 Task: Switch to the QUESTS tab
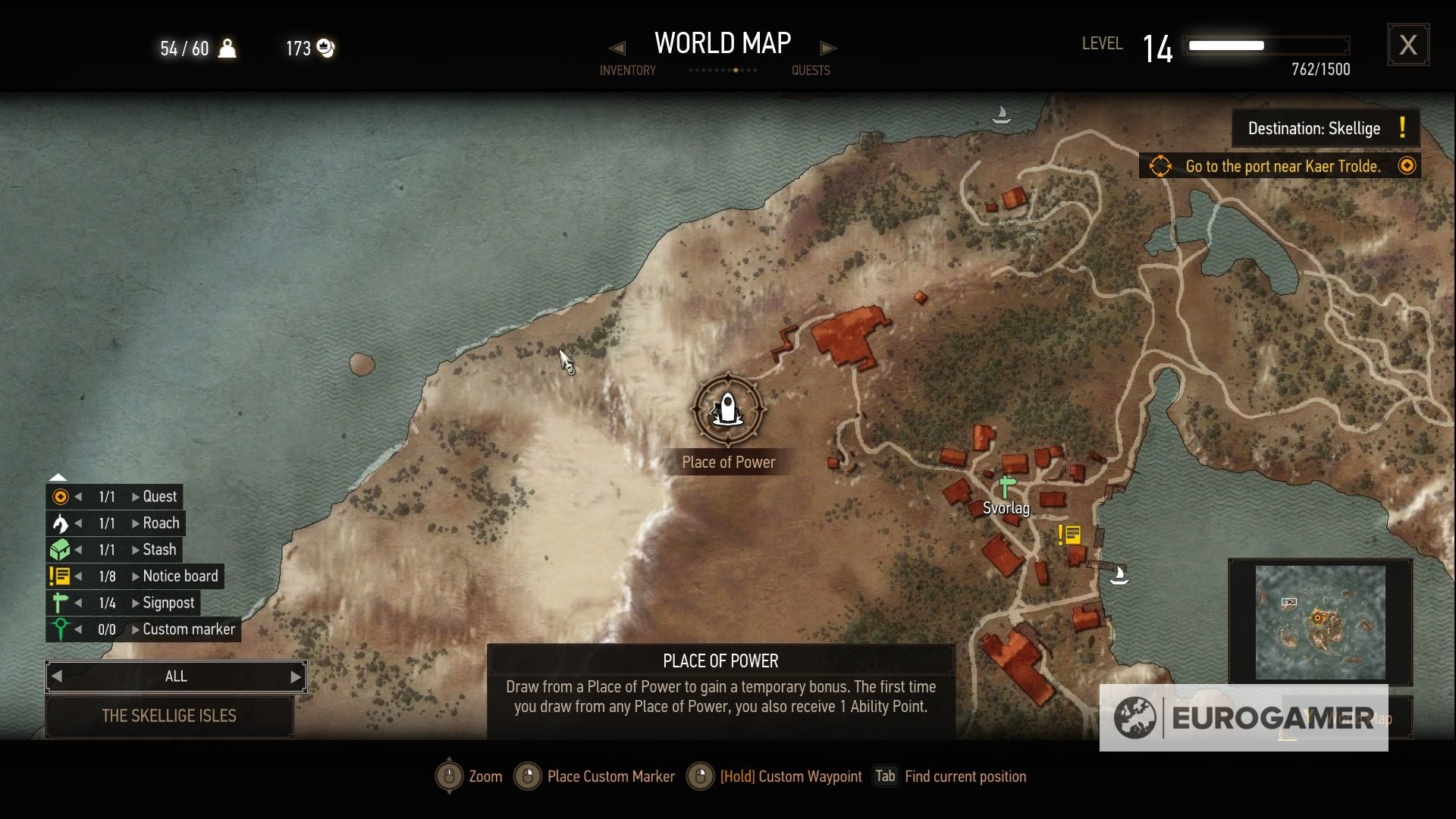tap(811, 70)
